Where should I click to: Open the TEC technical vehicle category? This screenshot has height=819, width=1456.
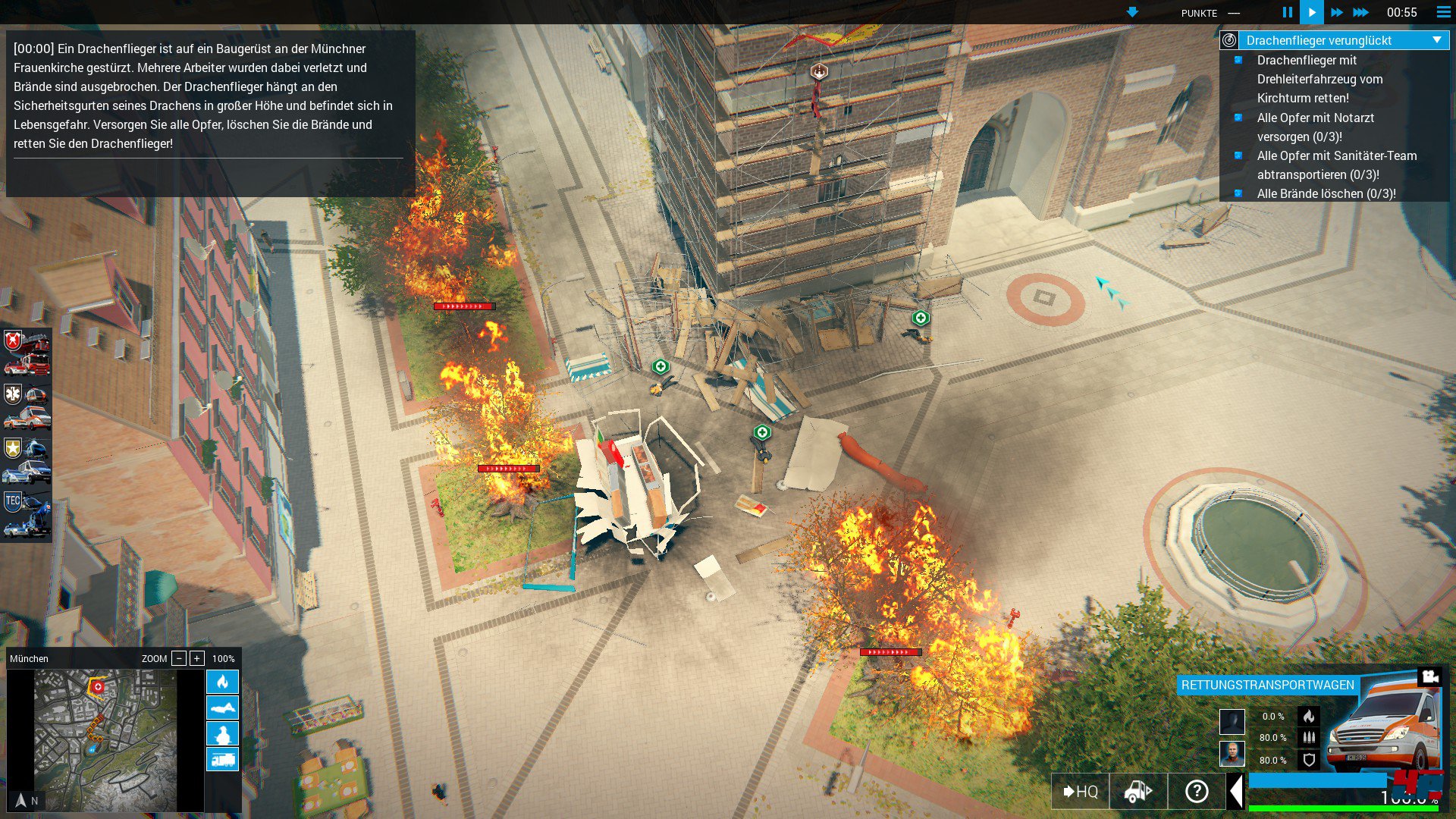(x=27, y=514)
